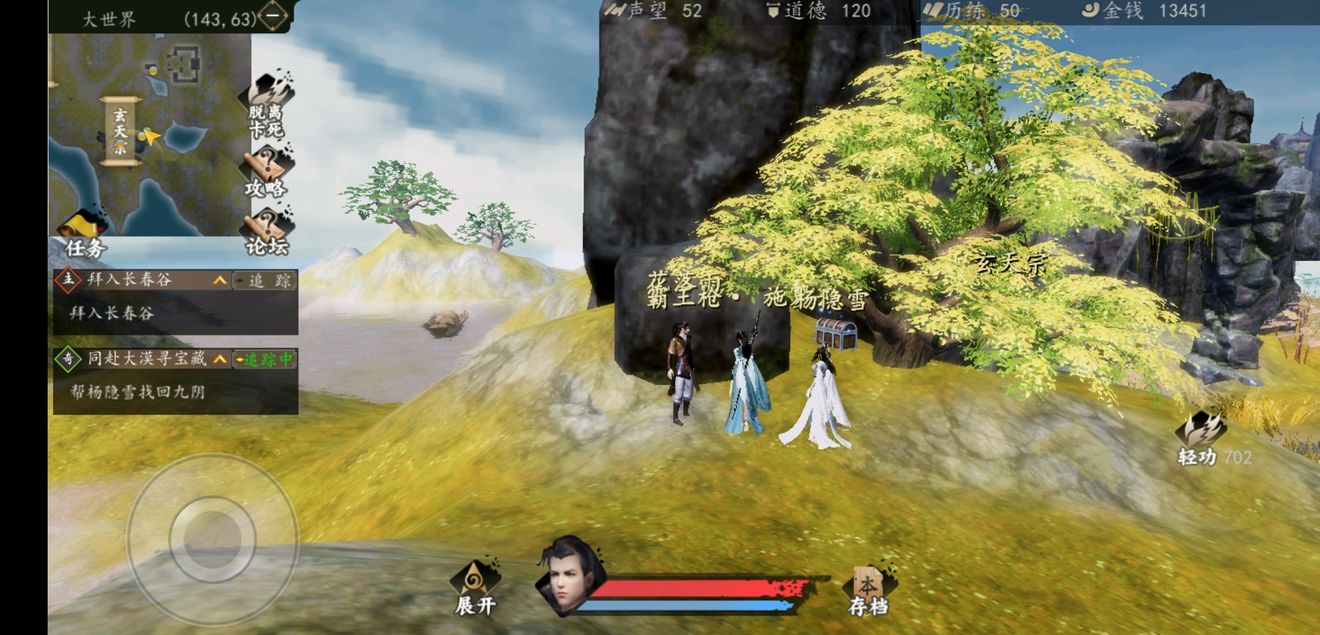Toggle 追踪中 on the 同赴大漠寻宝藏 quest

264,359
